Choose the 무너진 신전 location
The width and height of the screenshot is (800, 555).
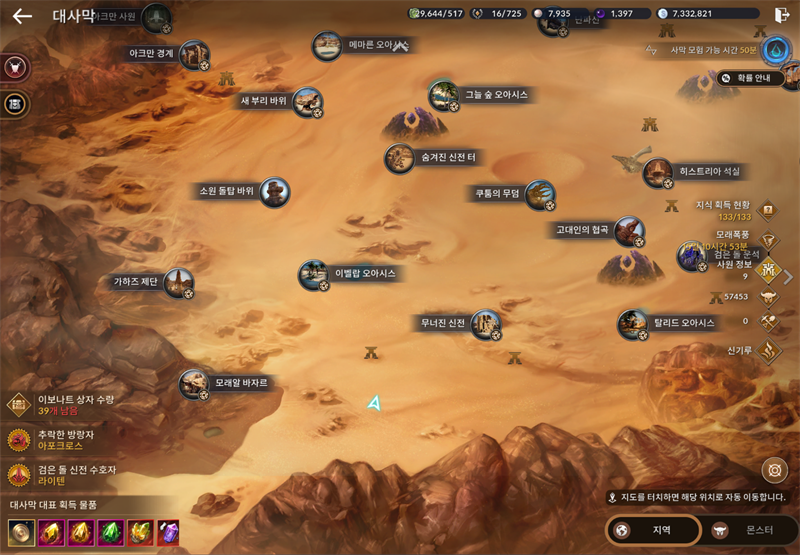click(485, 323)
